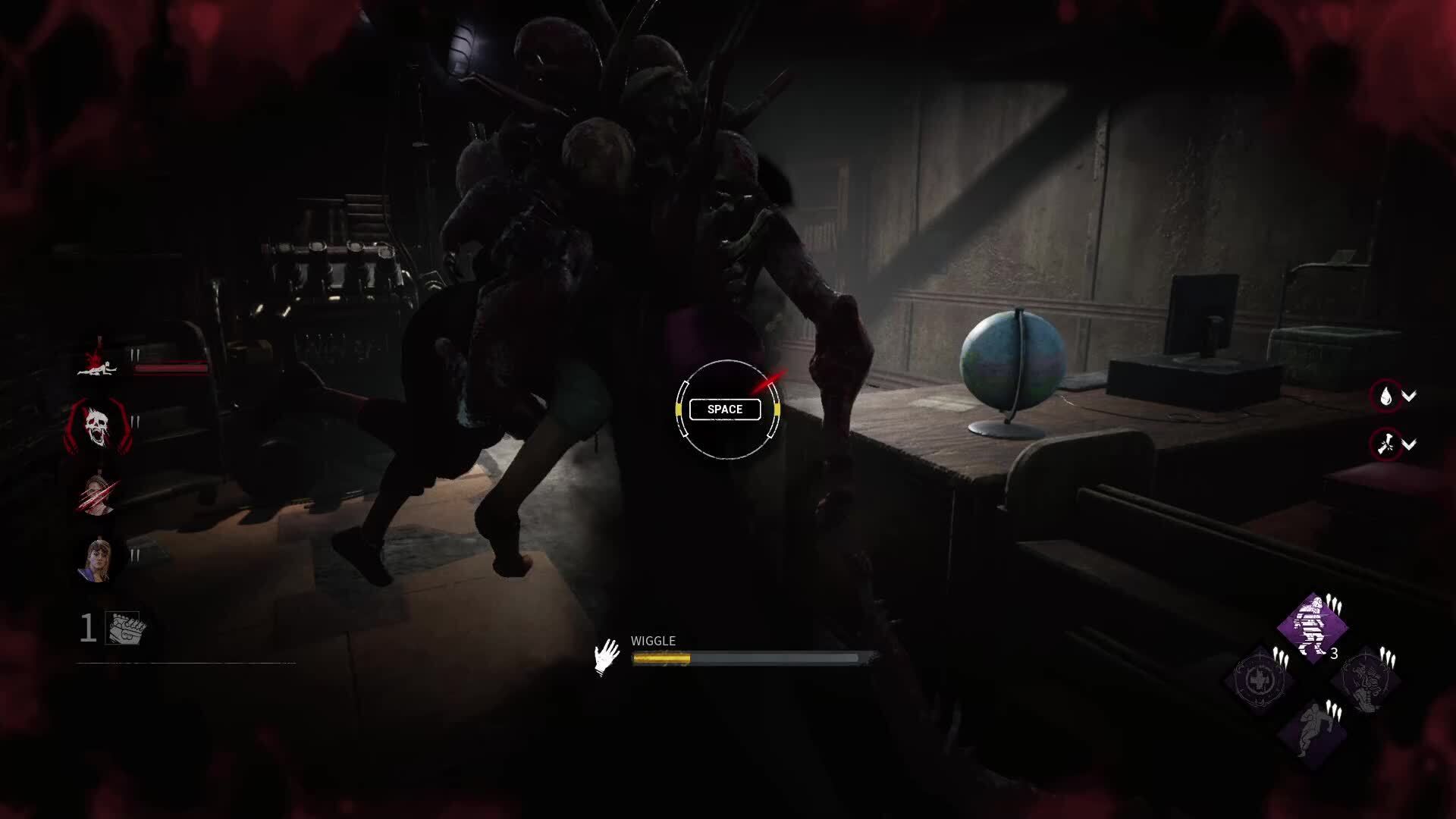The height and width of the screenshot is (819, 1456).
Task: Click the Wiggle hand icon
Action: (x=607, y=657)
